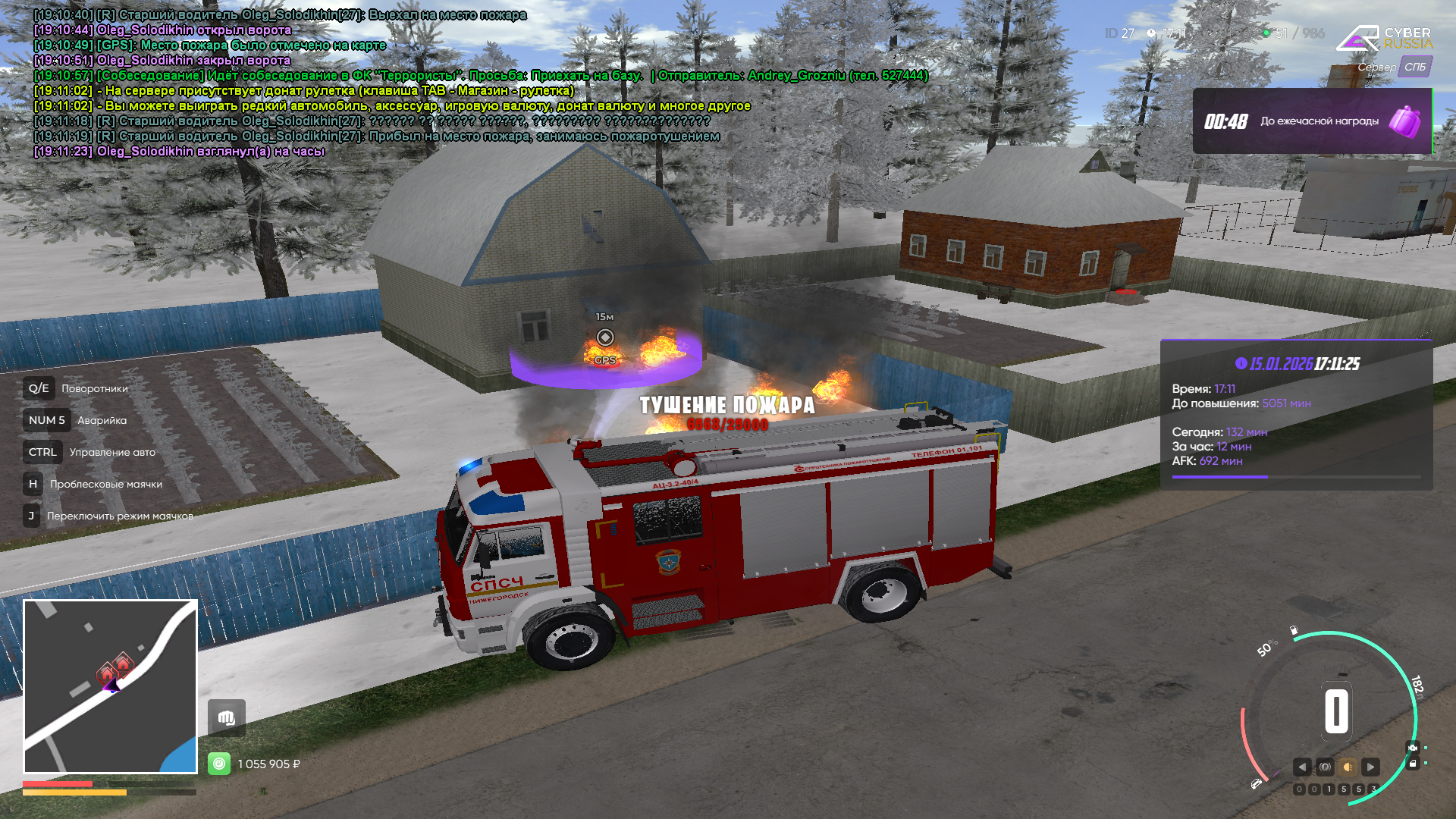Toggle the headlights indicator

click(1348, 767)
